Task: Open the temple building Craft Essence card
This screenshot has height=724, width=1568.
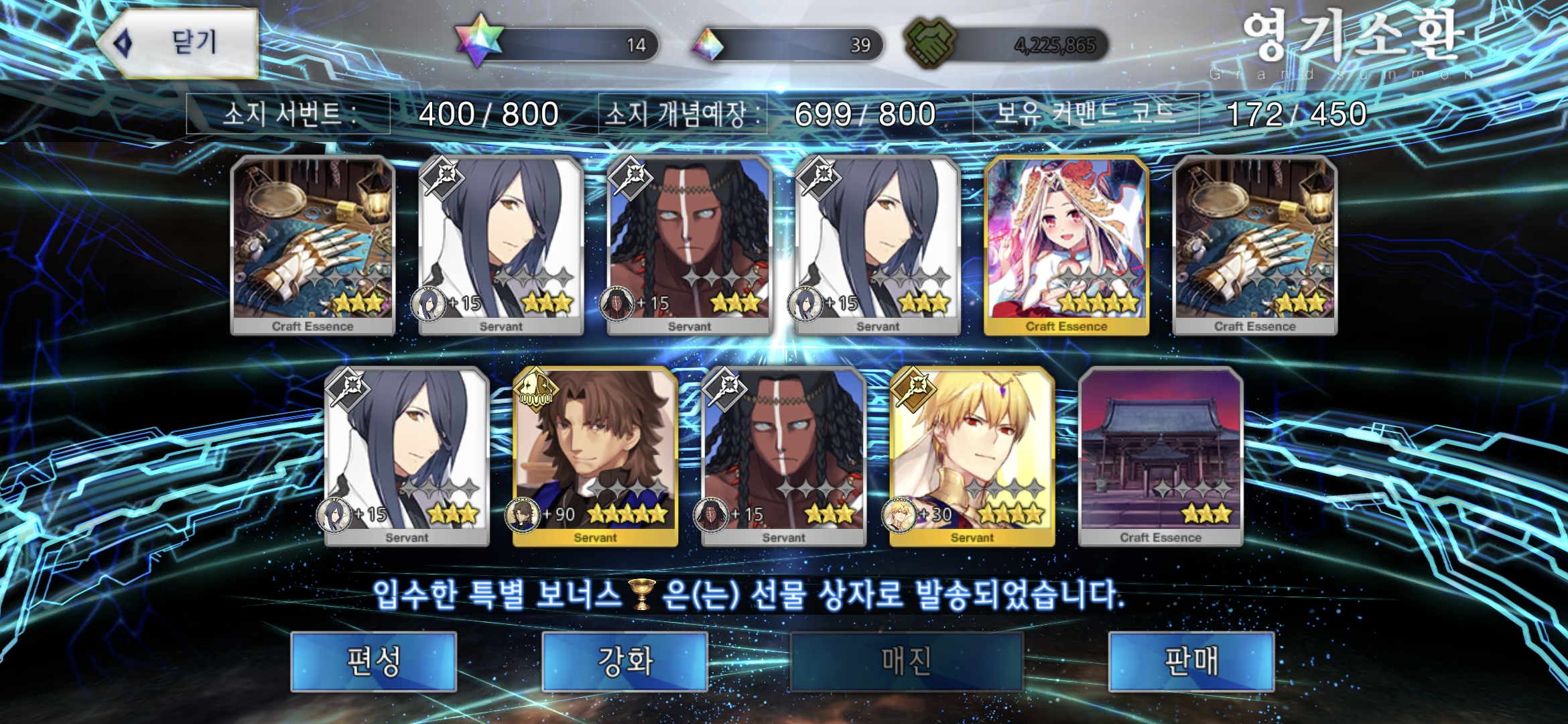Action: pyautogui.click(x=1161, y=456)
